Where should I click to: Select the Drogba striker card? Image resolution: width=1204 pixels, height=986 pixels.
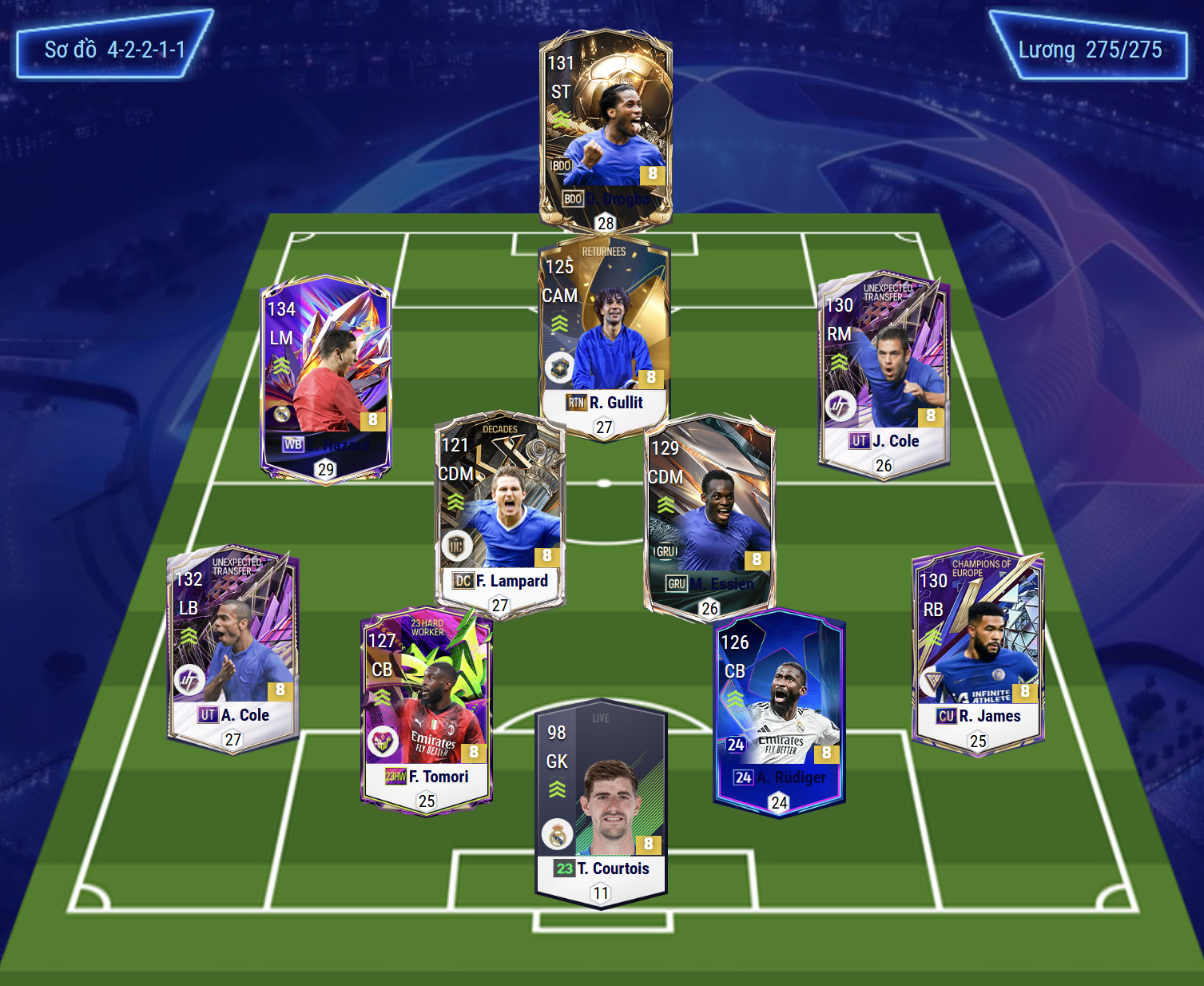click(x=606, y=128)
